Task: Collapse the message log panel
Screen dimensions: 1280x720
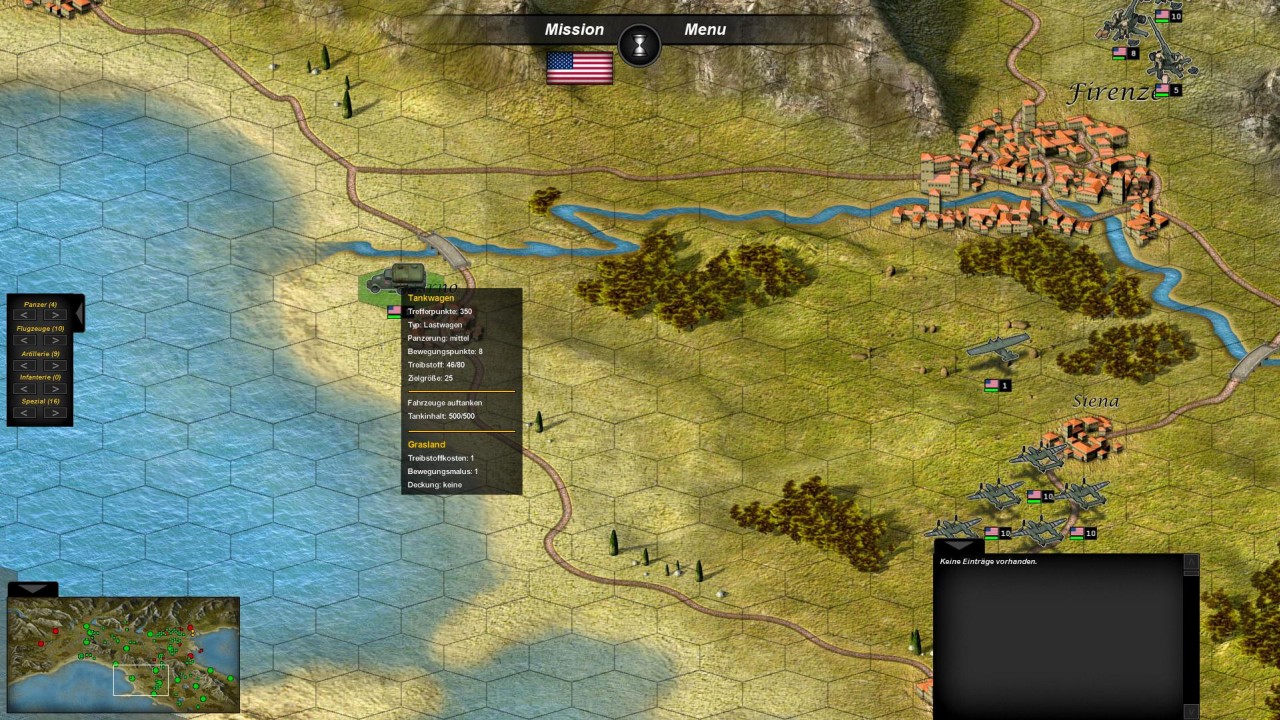Action: coord(958,546)
